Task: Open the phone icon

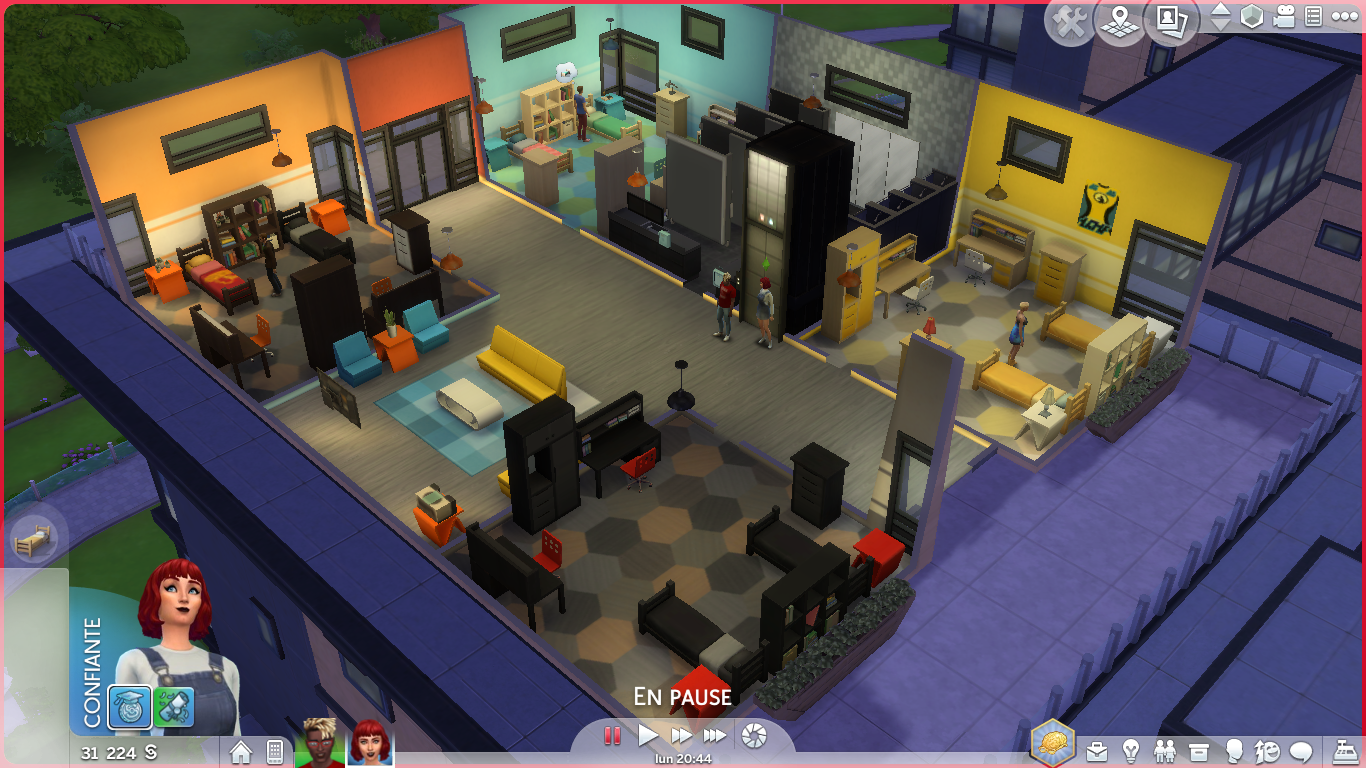Action: pos(275,751)
